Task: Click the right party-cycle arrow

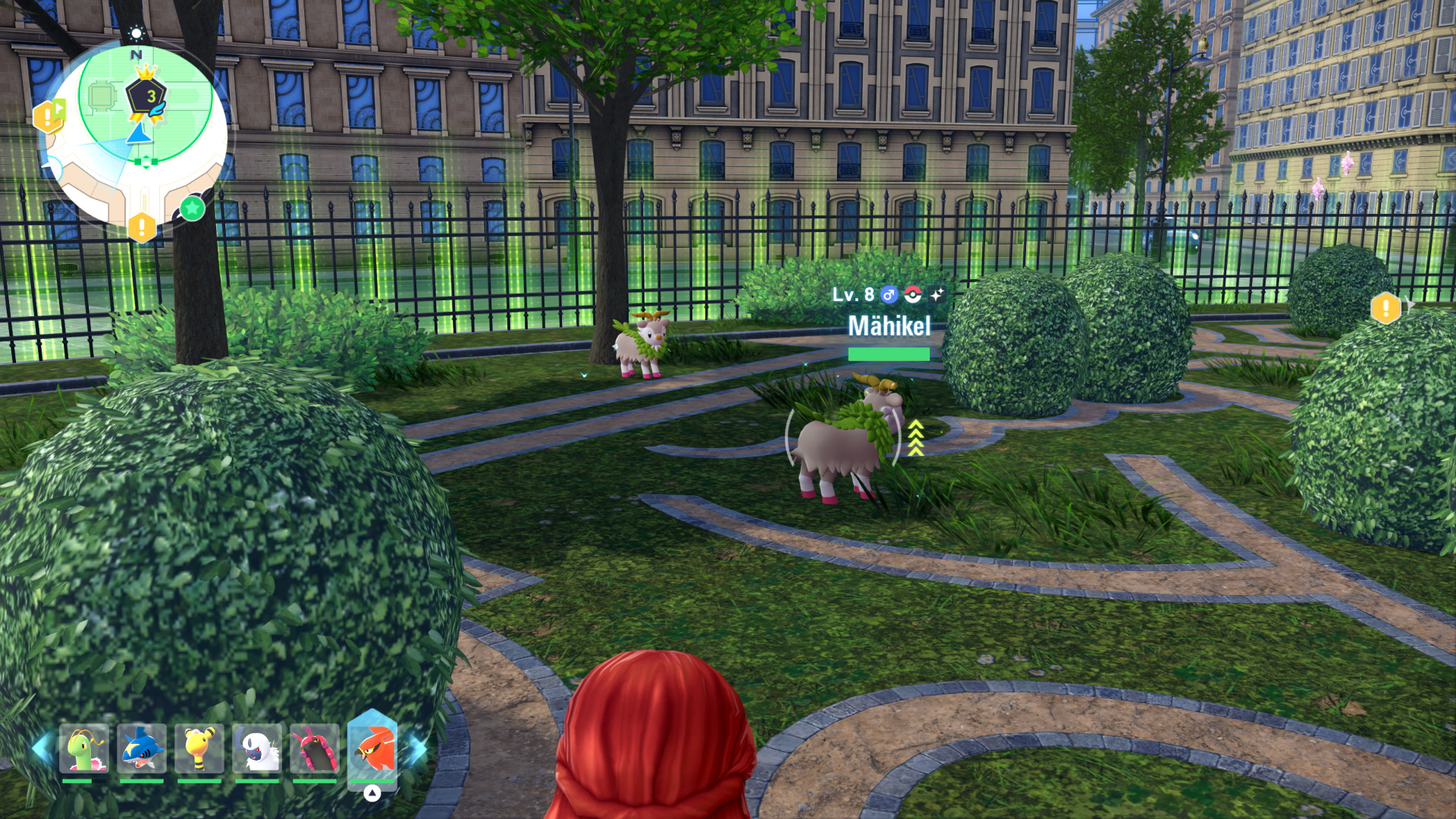Action: point(416,749)
